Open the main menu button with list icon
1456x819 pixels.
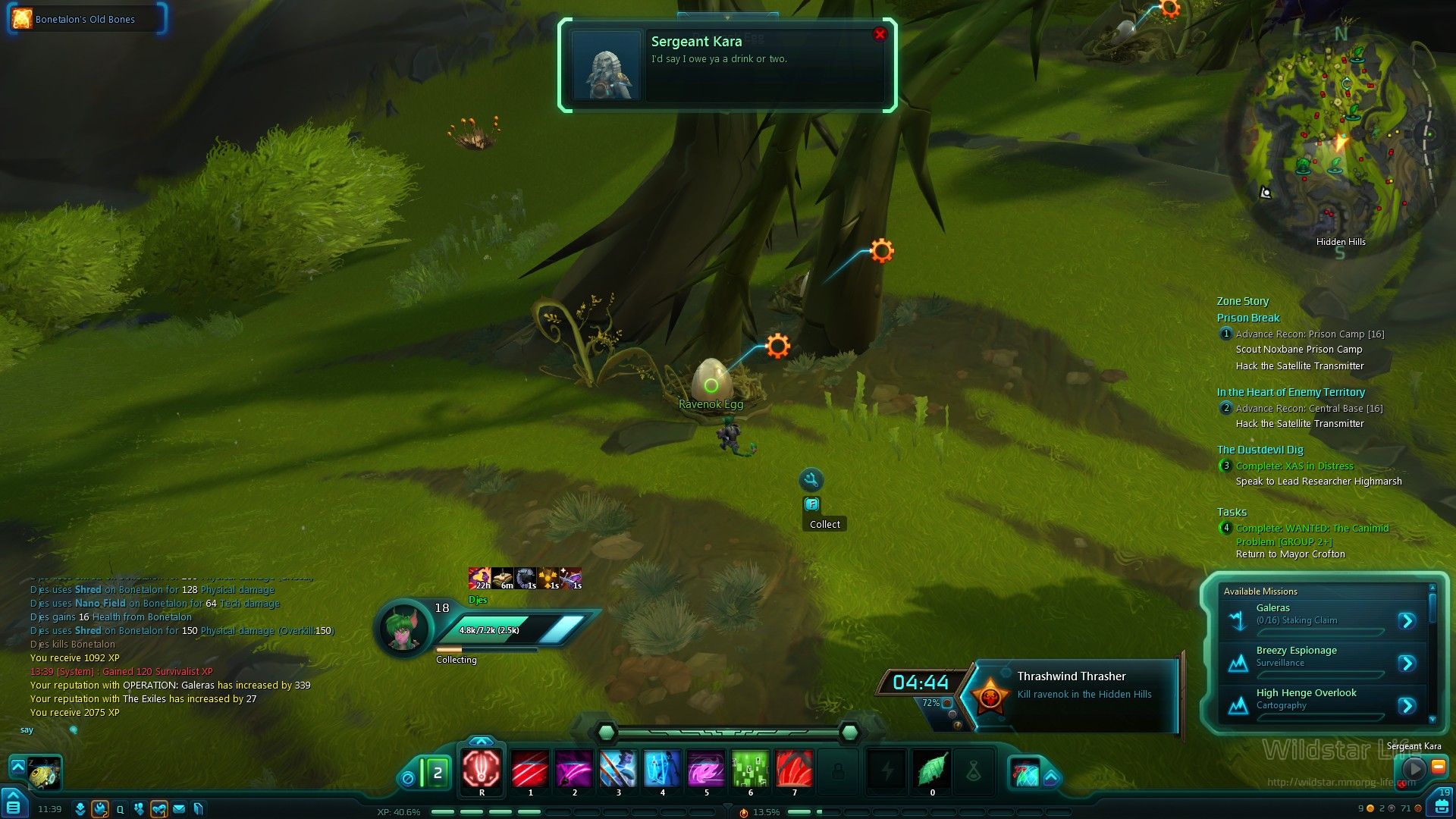tap(14, 807)
